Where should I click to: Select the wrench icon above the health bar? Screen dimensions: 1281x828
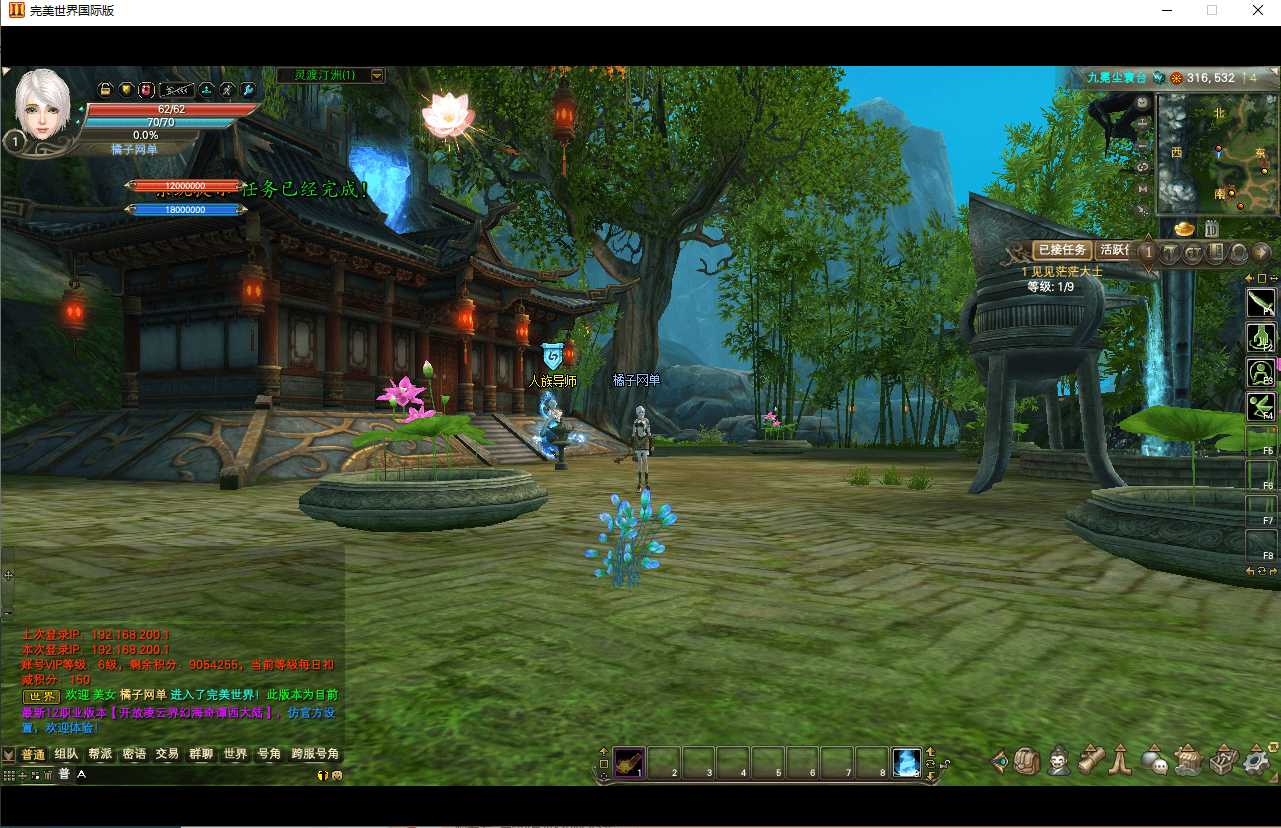[x=248, y=89]
